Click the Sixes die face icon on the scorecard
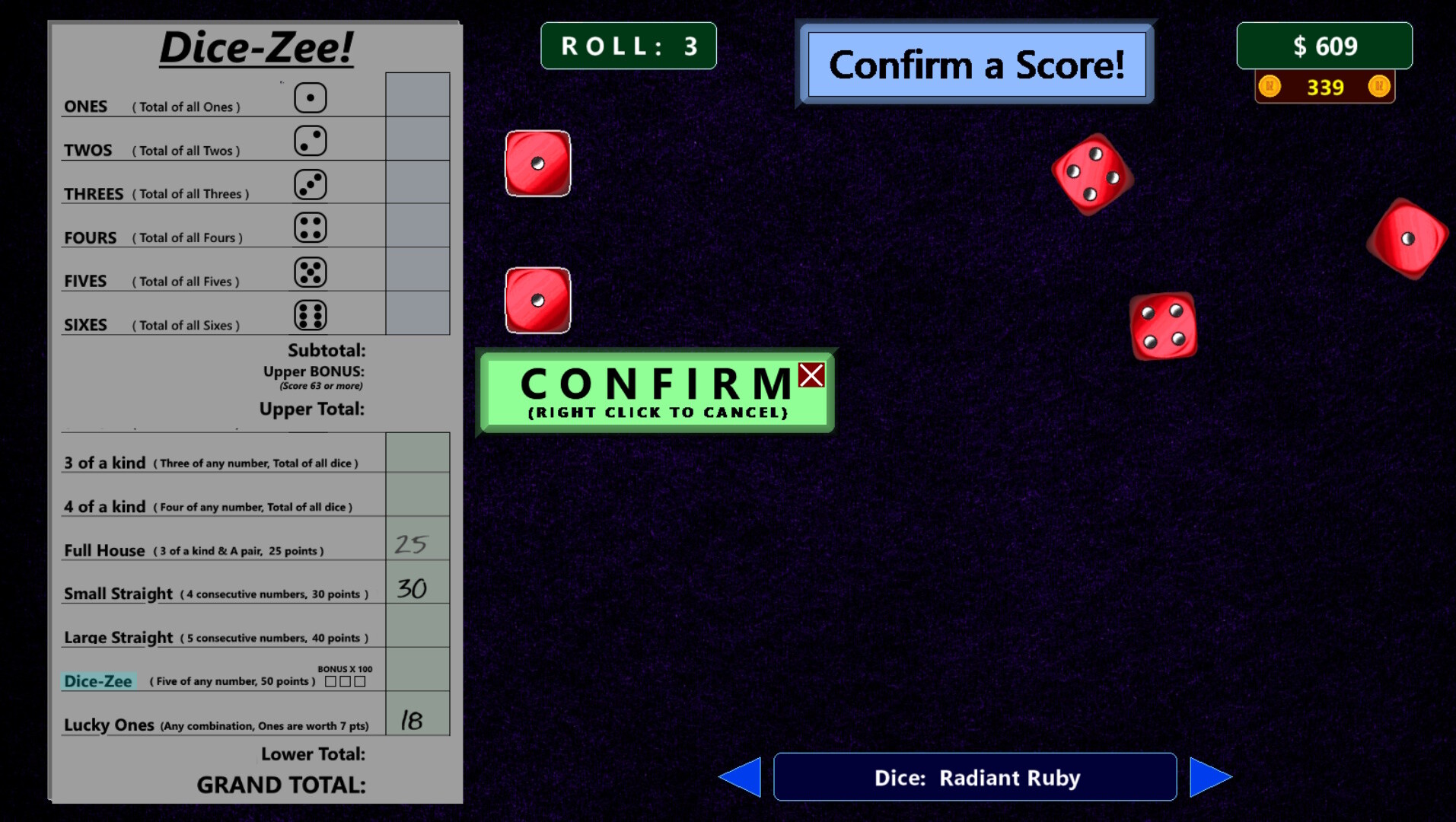The width and height of the screenshot is (1456, 822). (312, 314)
